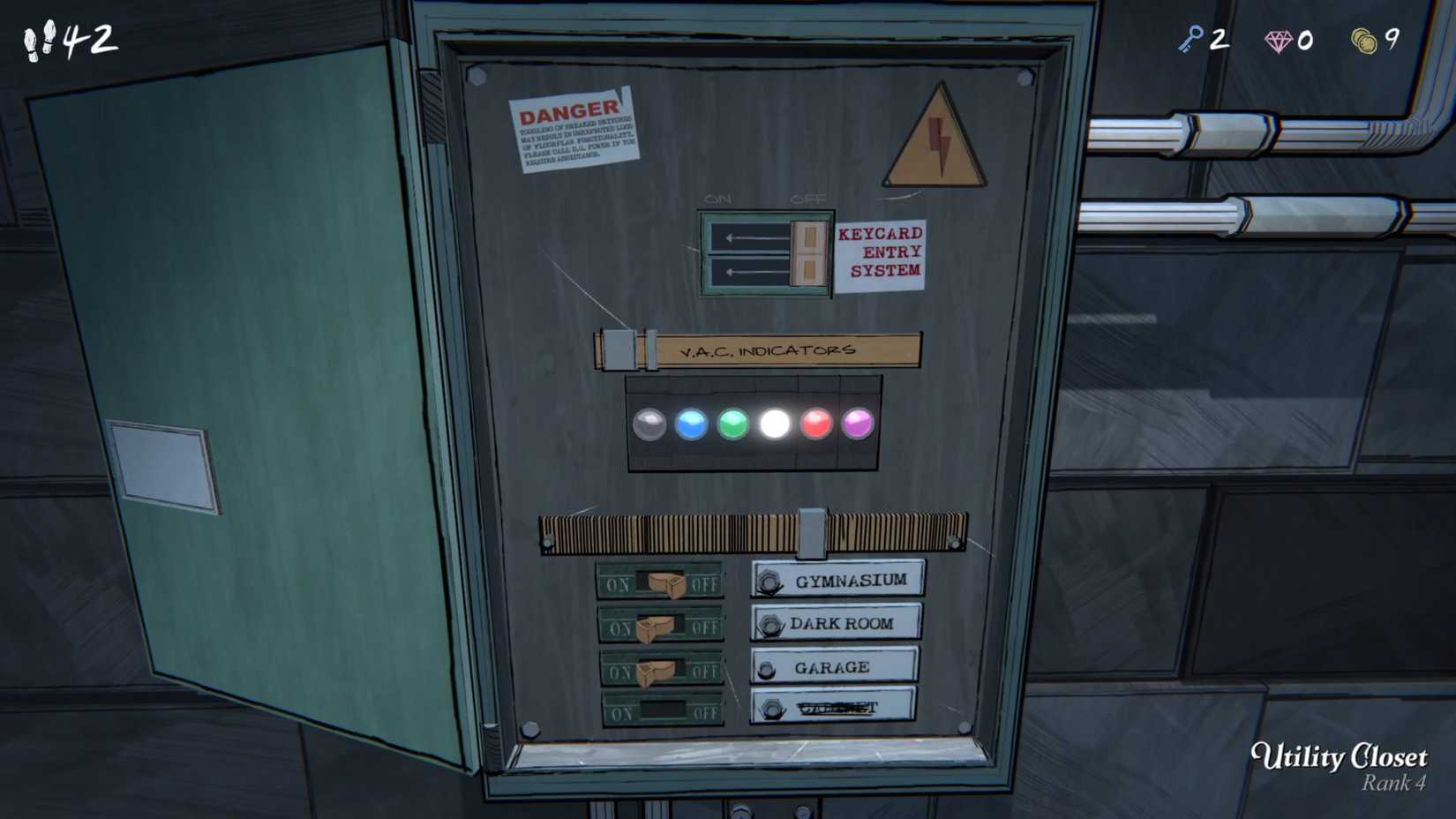The height and width of the screenshot is (819, 1456).
Task: Click the crossed-out bottom label plate
Action: point(829,706)
